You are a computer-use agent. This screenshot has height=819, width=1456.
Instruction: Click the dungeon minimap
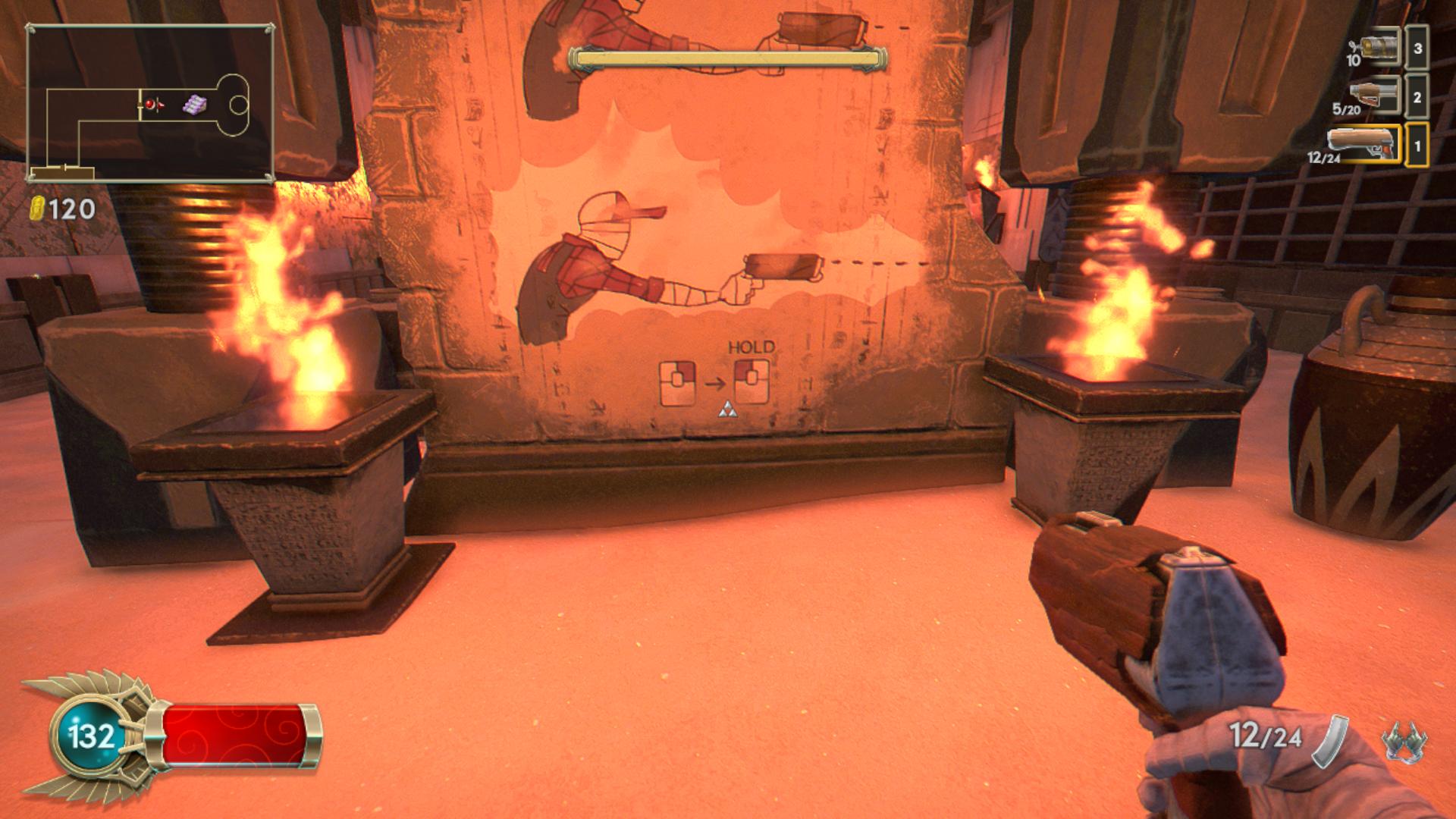pyautogui.click(x=150, y=104)
